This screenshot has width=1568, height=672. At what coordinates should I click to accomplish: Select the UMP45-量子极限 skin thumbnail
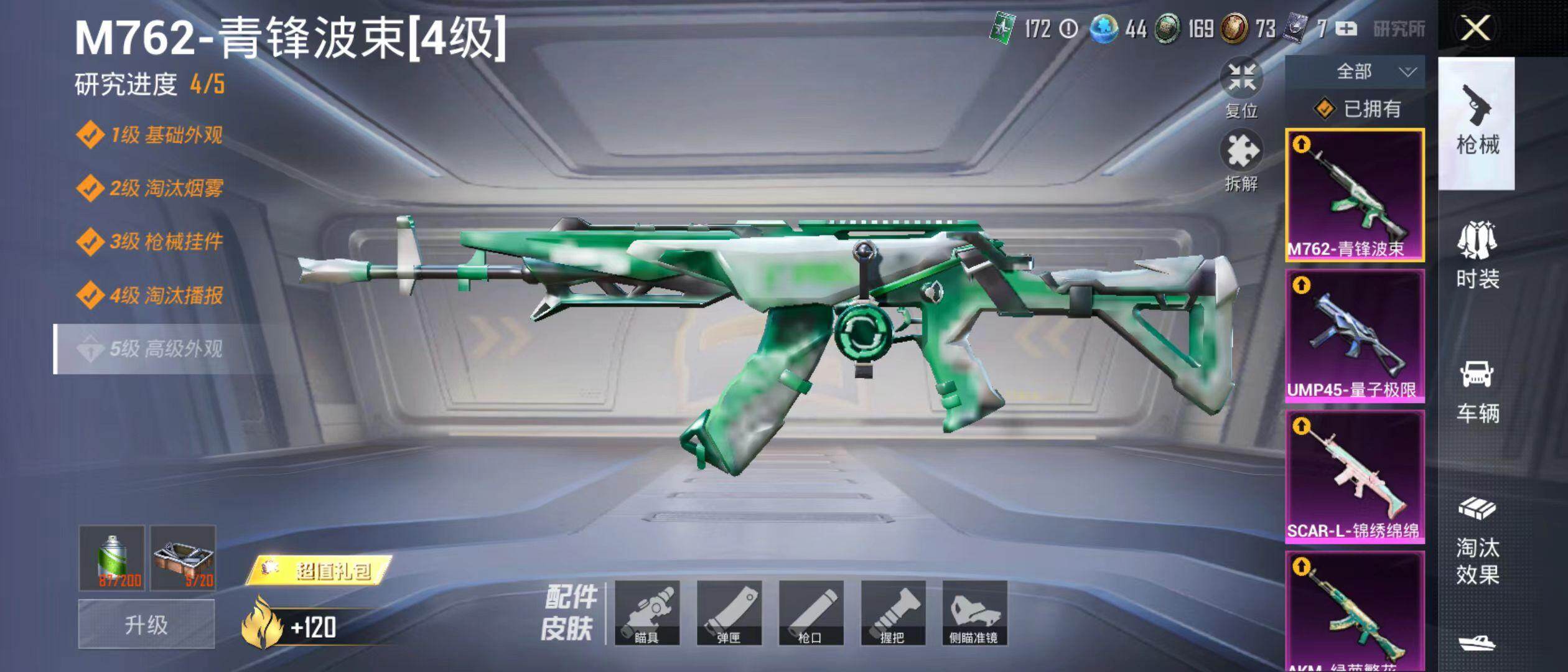tap(1354, 336)
